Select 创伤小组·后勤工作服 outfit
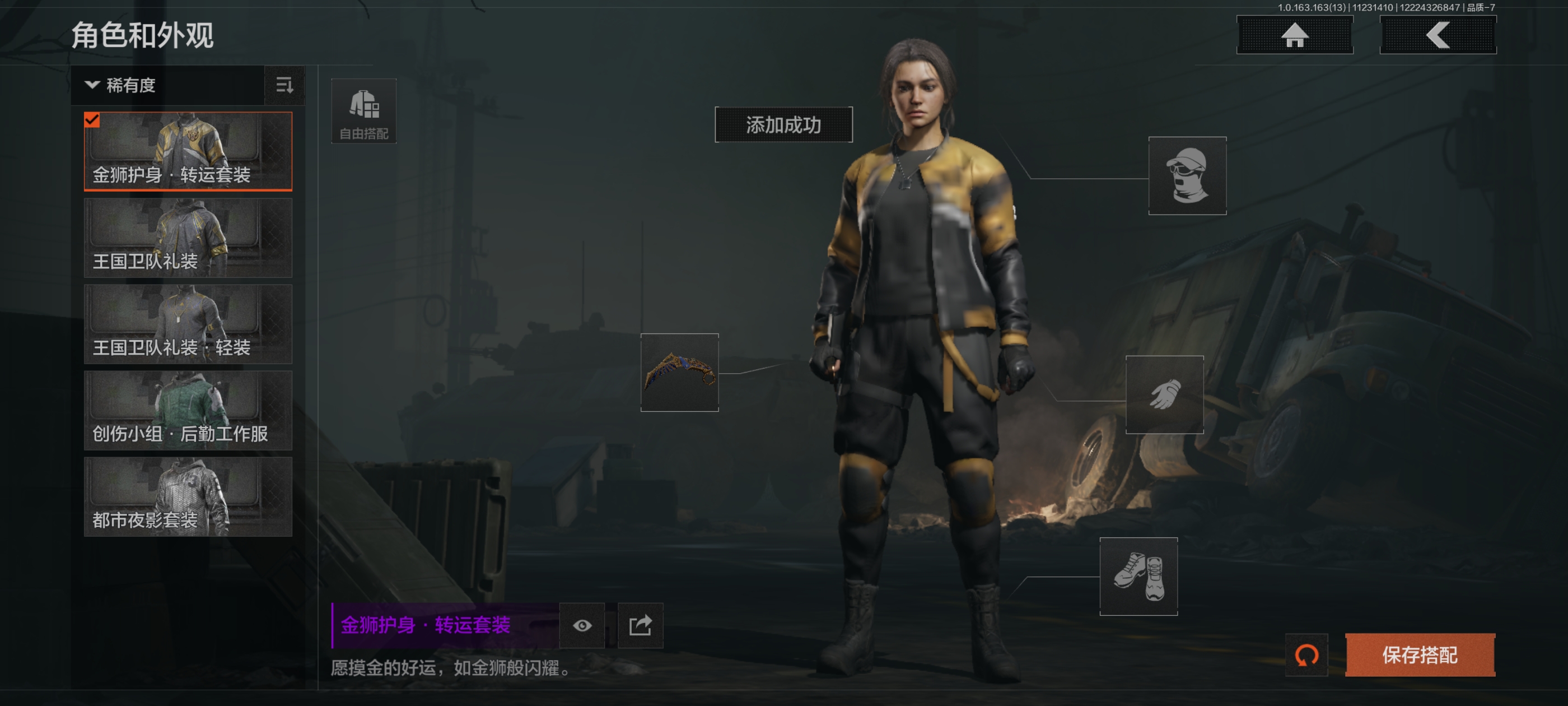This screenshot has height=706, width=1568. (x=188, y=410)
